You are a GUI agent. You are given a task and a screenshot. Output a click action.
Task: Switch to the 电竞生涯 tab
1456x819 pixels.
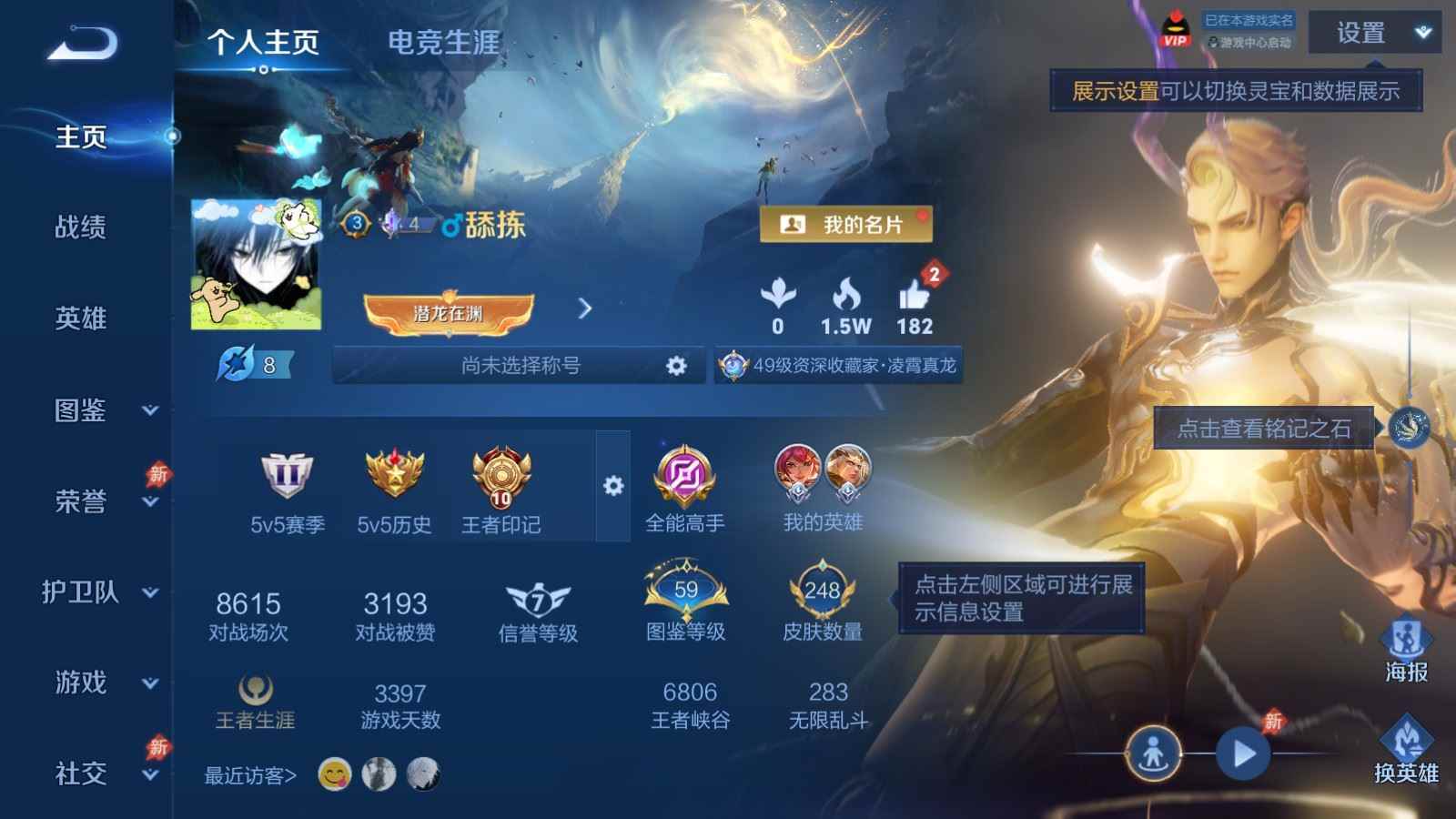(x=443, y=42)
